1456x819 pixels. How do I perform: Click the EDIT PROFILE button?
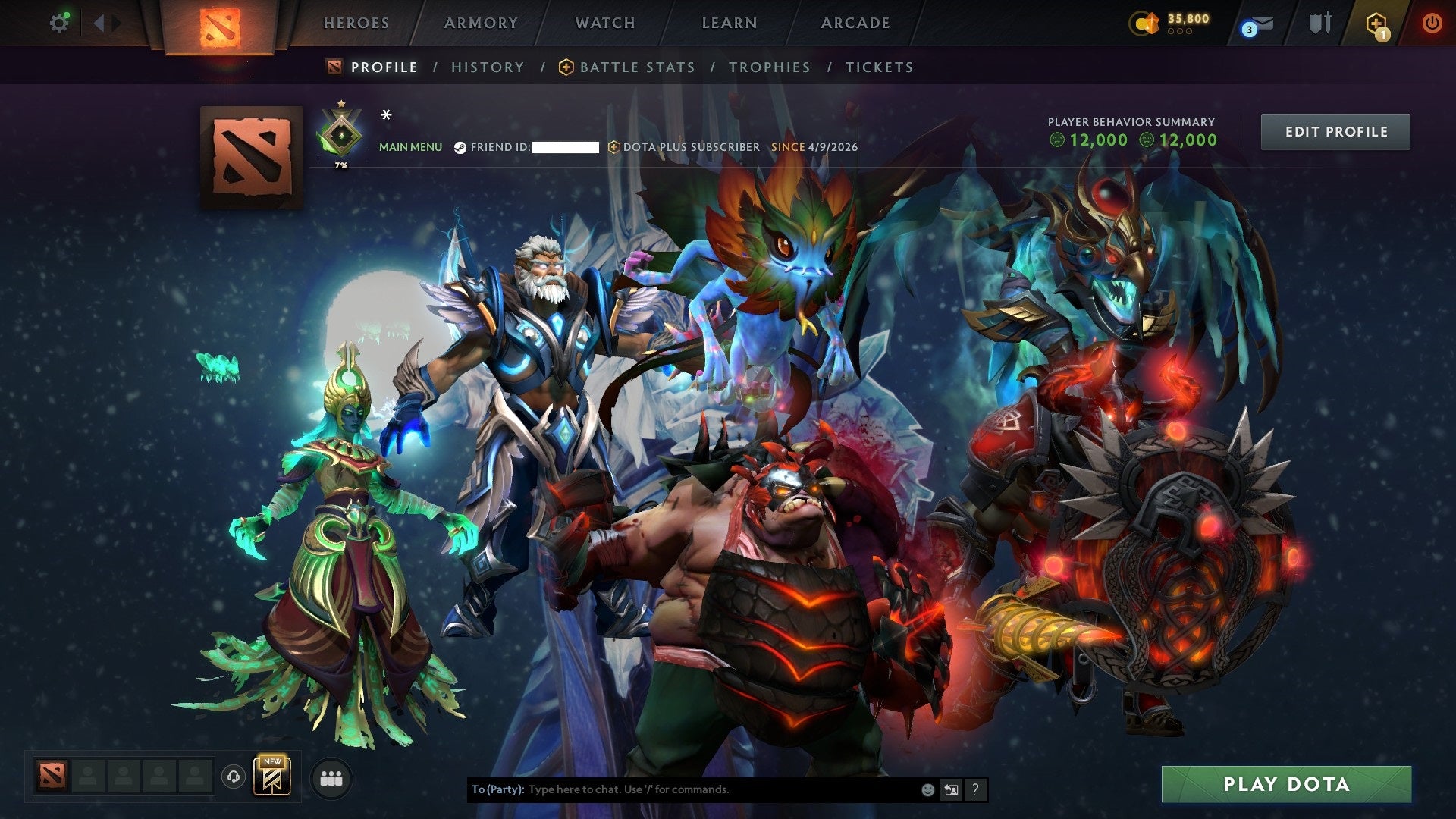1335,130
